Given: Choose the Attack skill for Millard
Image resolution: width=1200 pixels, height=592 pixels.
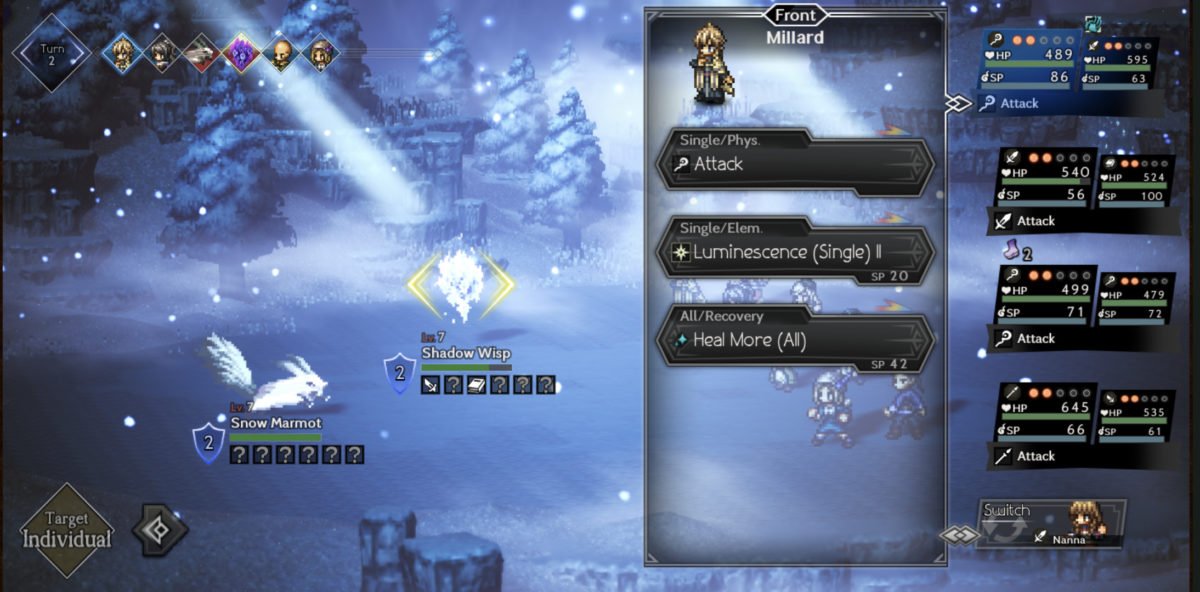Looking at the screenshot, I should tap(795, 164).
